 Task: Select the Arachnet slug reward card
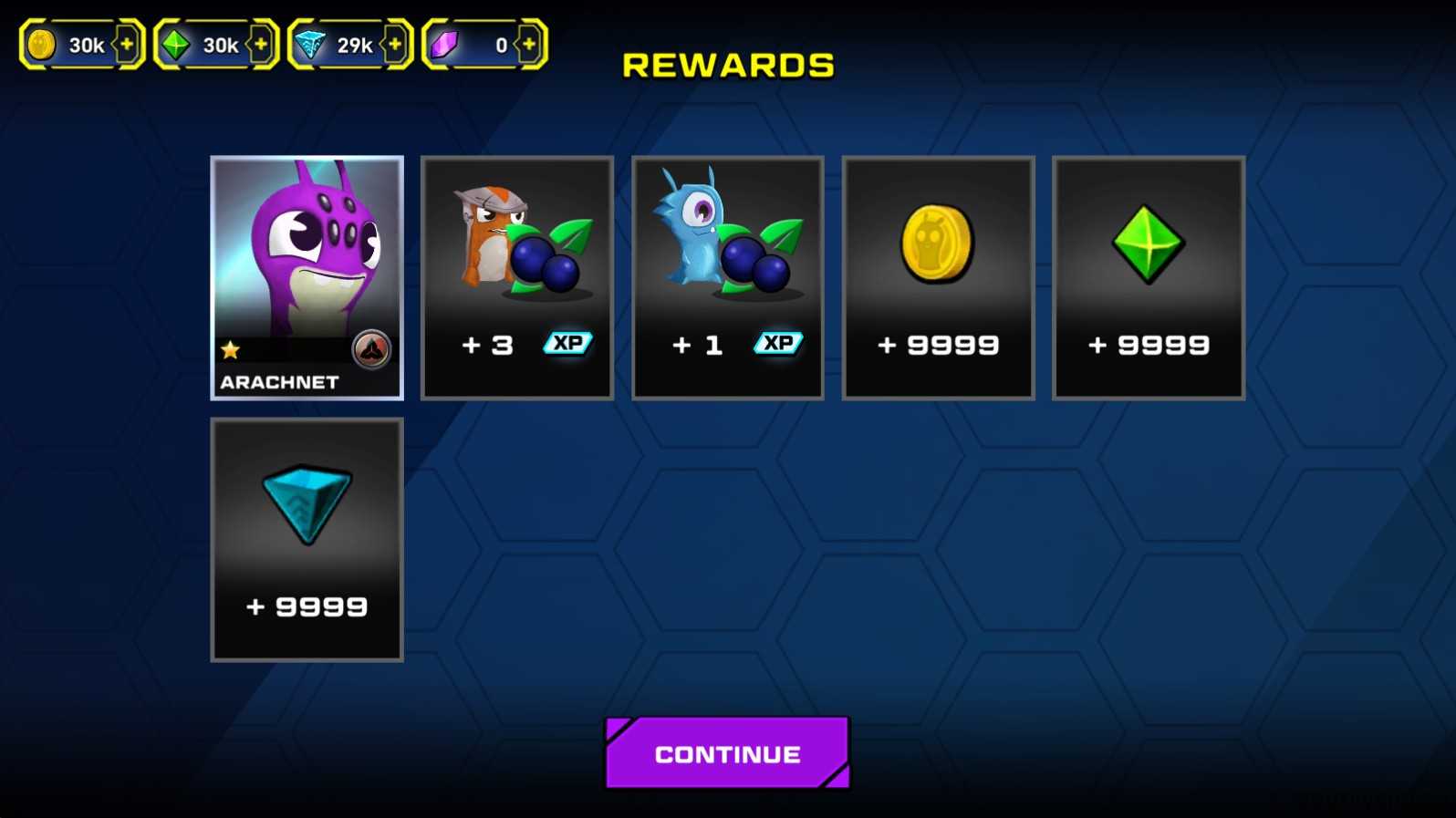tap(307, 278)
